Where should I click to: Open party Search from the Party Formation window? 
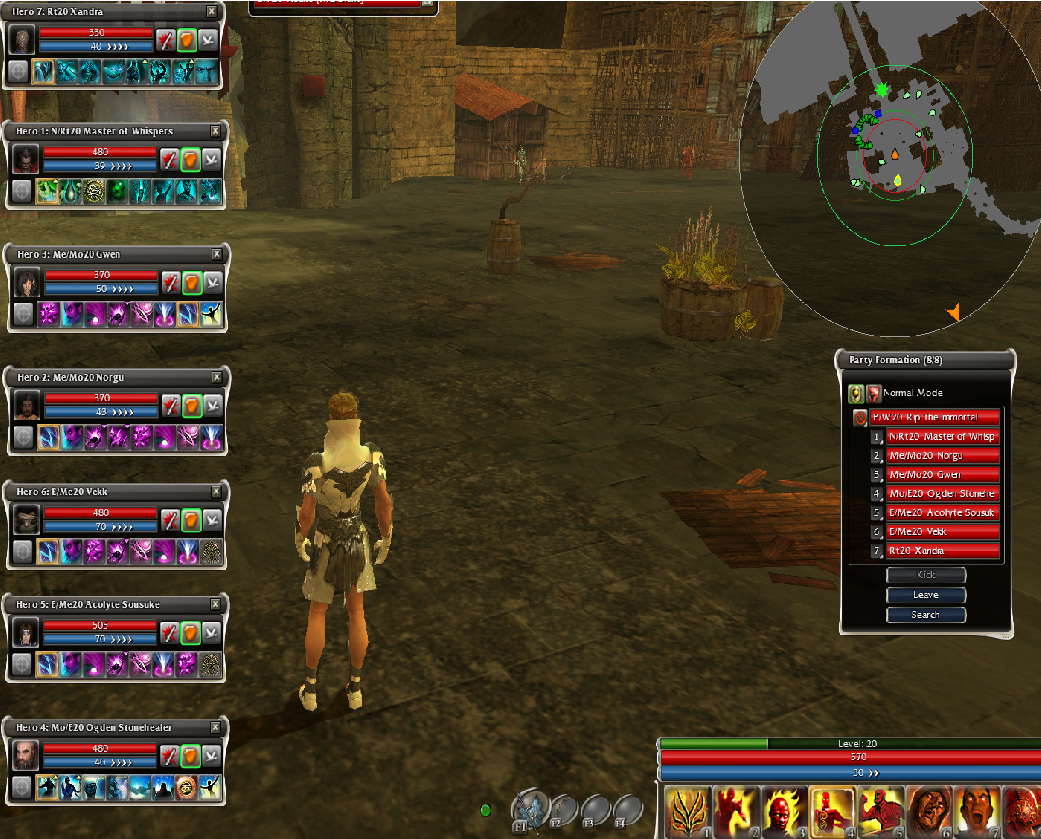(x=926, y=615)
